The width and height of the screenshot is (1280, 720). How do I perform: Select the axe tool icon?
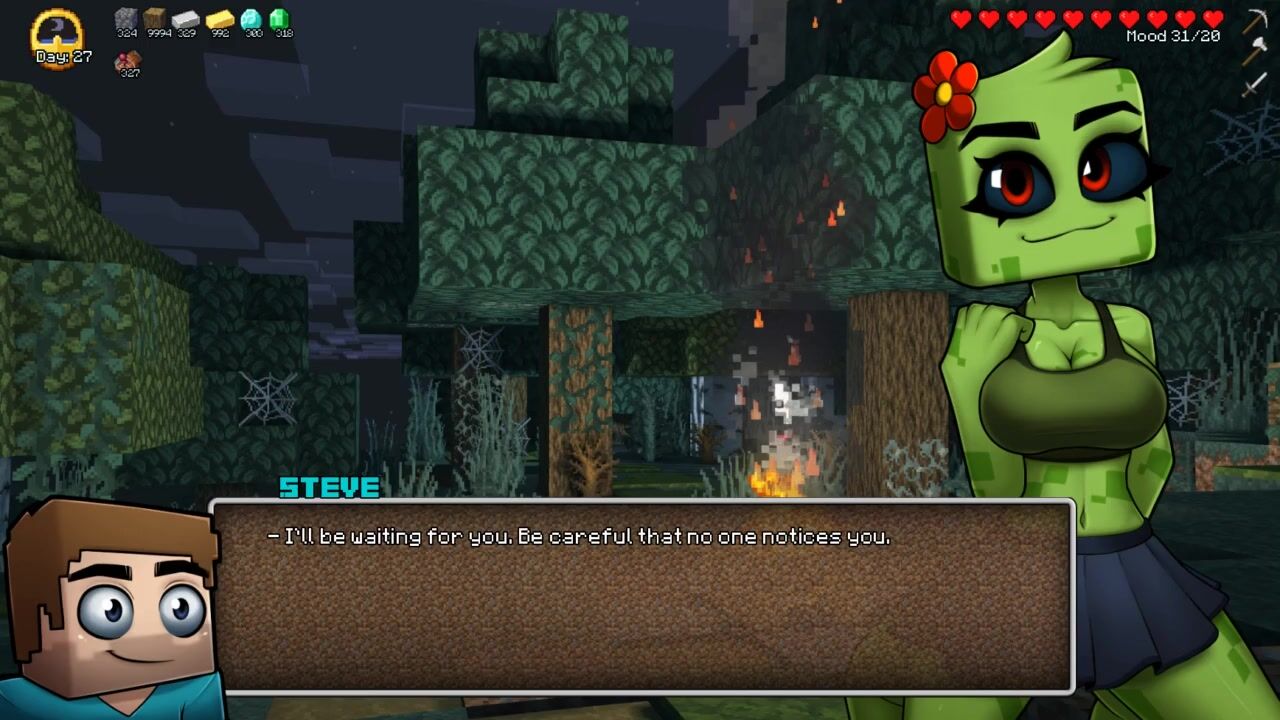(x=1255, y=52)
